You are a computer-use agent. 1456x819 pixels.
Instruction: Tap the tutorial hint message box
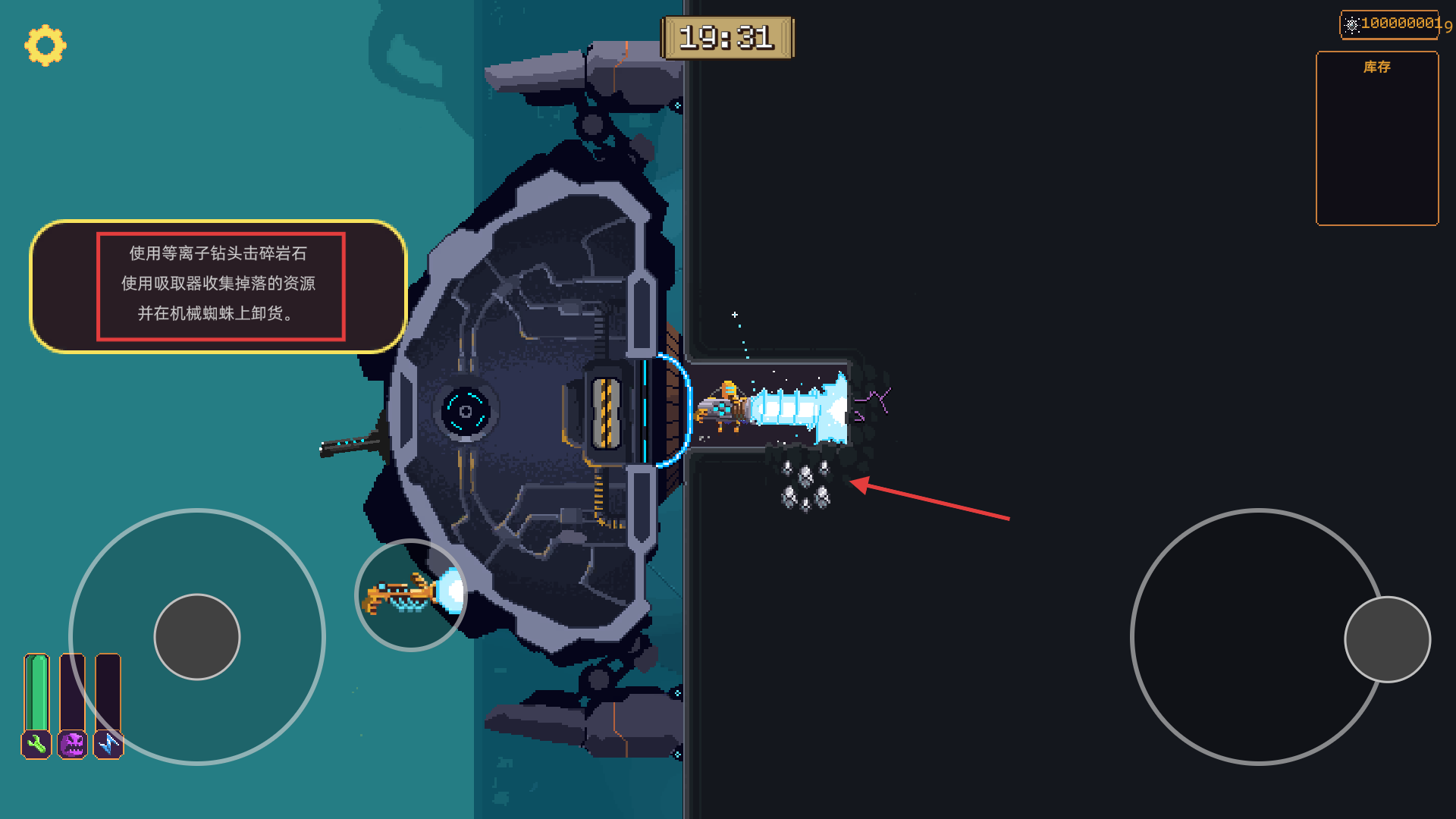click(218, 286)
